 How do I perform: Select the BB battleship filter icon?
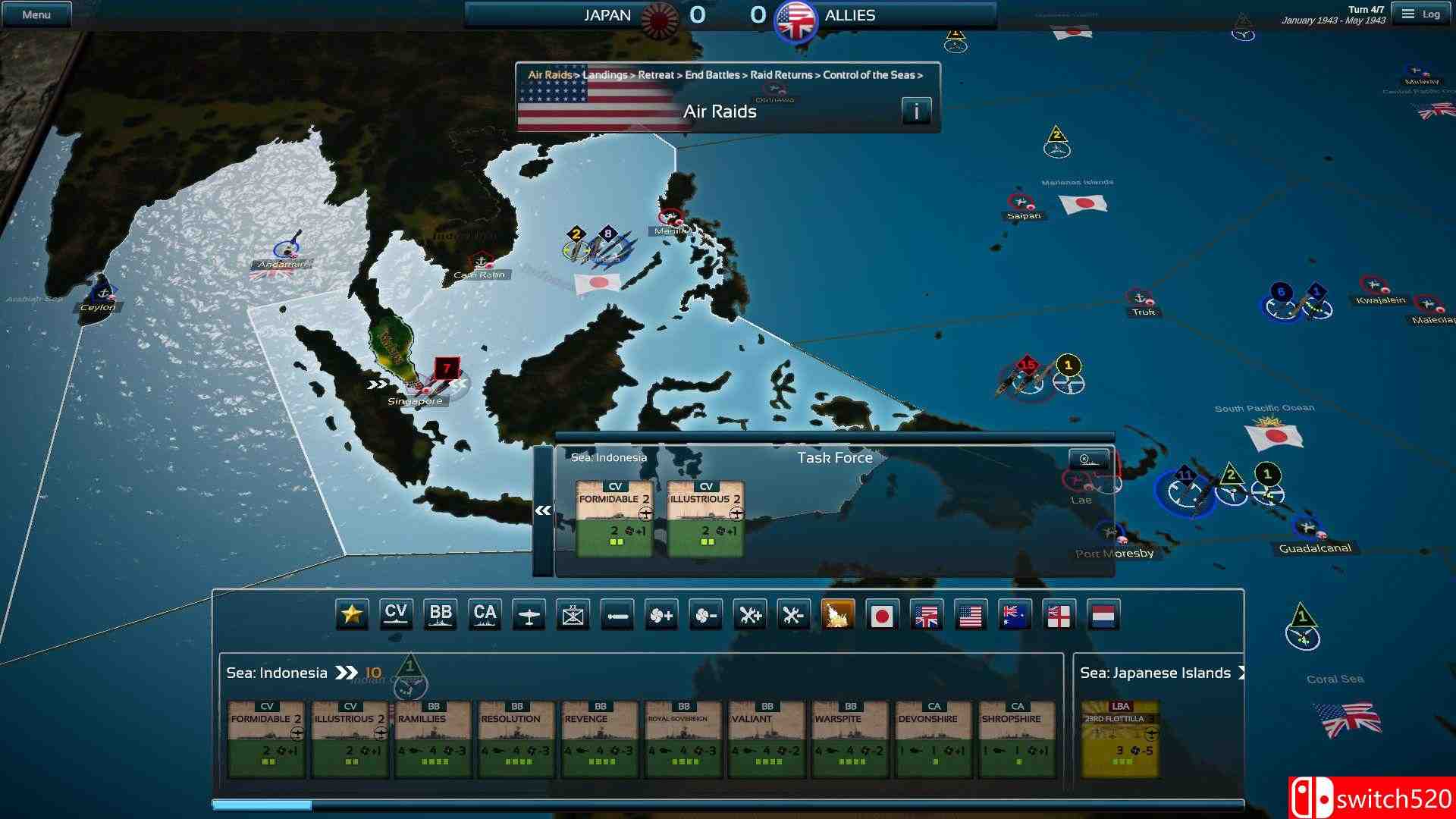pos(441,616)
